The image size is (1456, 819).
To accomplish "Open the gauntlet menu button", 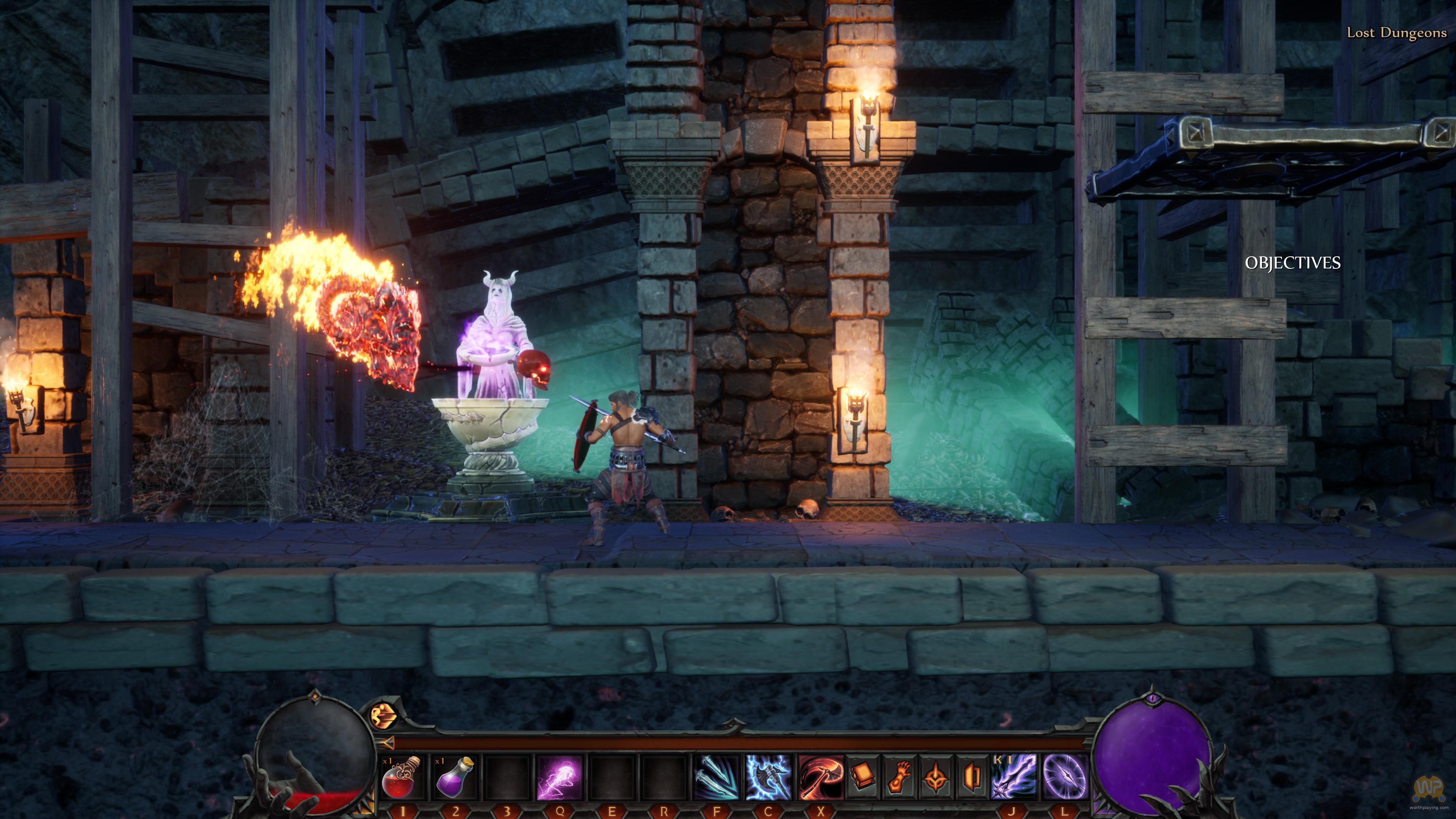I will pyautogui.click(x=899, y=778).
